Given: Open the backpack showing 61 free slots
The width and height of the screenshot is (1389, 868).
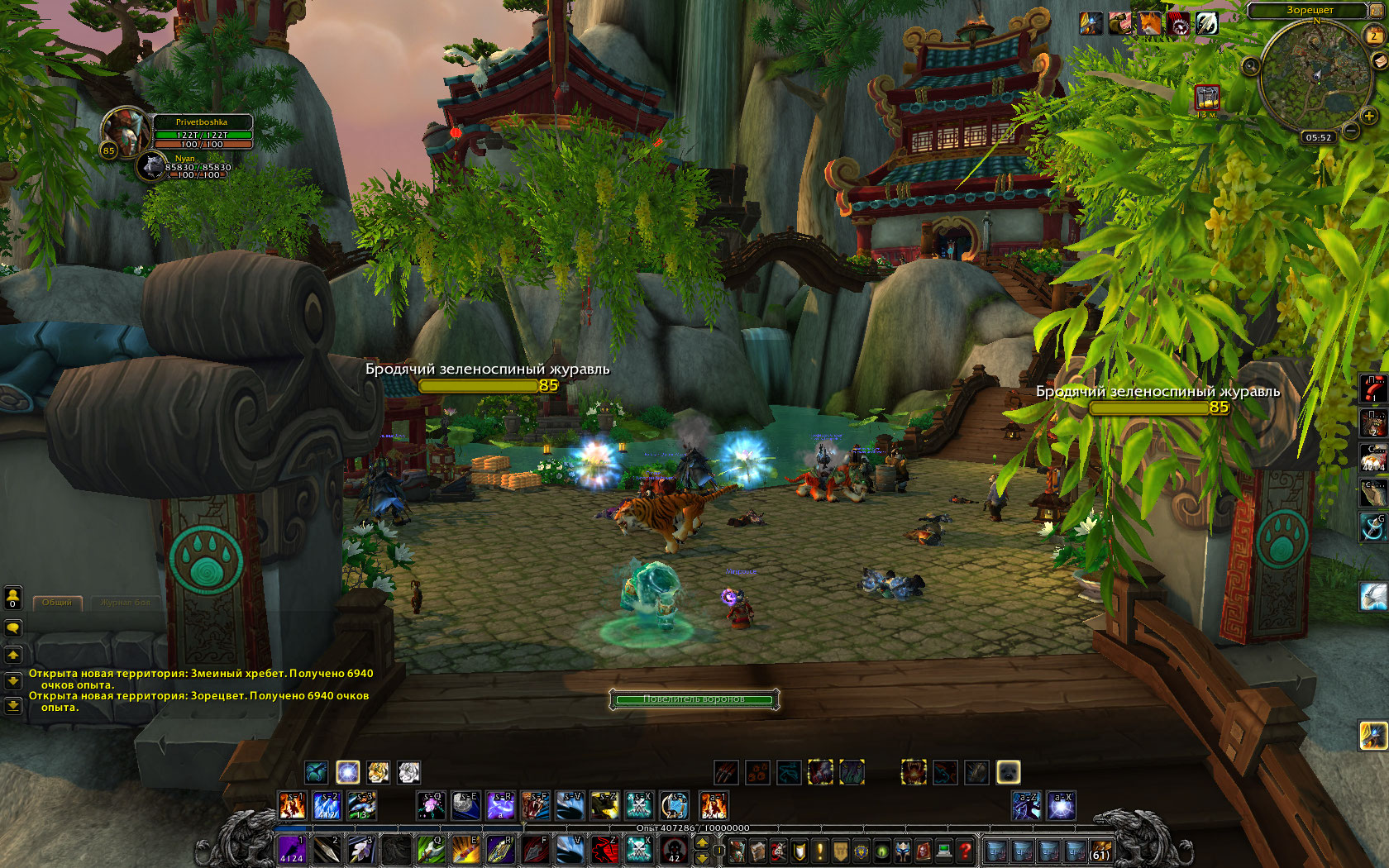Looking at the screenshot, I should pyautogui.click(x=1100, y=851).
